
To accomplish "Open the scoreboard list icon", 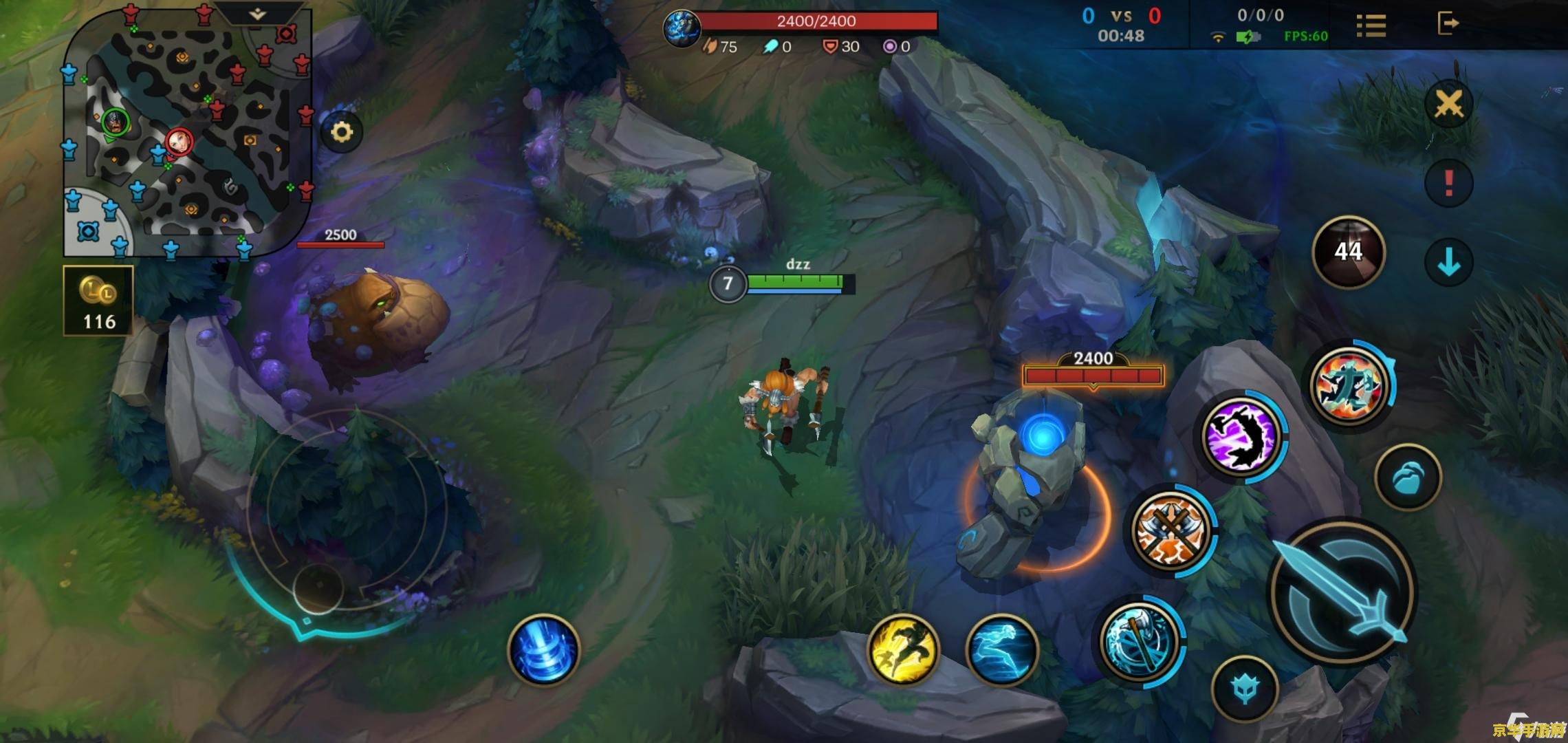I will [1371, 25].
